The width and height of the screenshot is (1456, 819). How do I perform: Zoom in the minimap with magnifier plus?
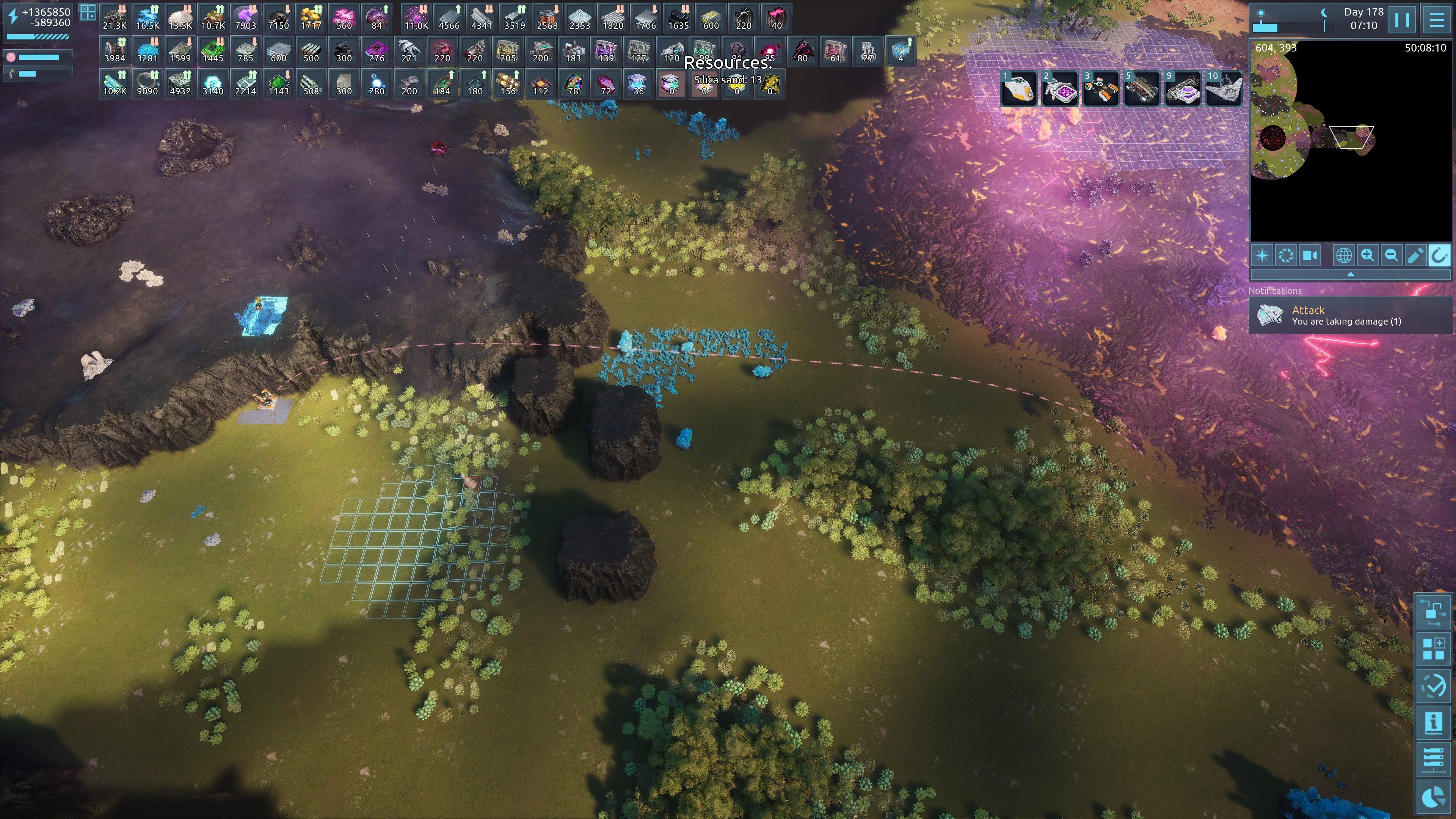[1367, 256]
